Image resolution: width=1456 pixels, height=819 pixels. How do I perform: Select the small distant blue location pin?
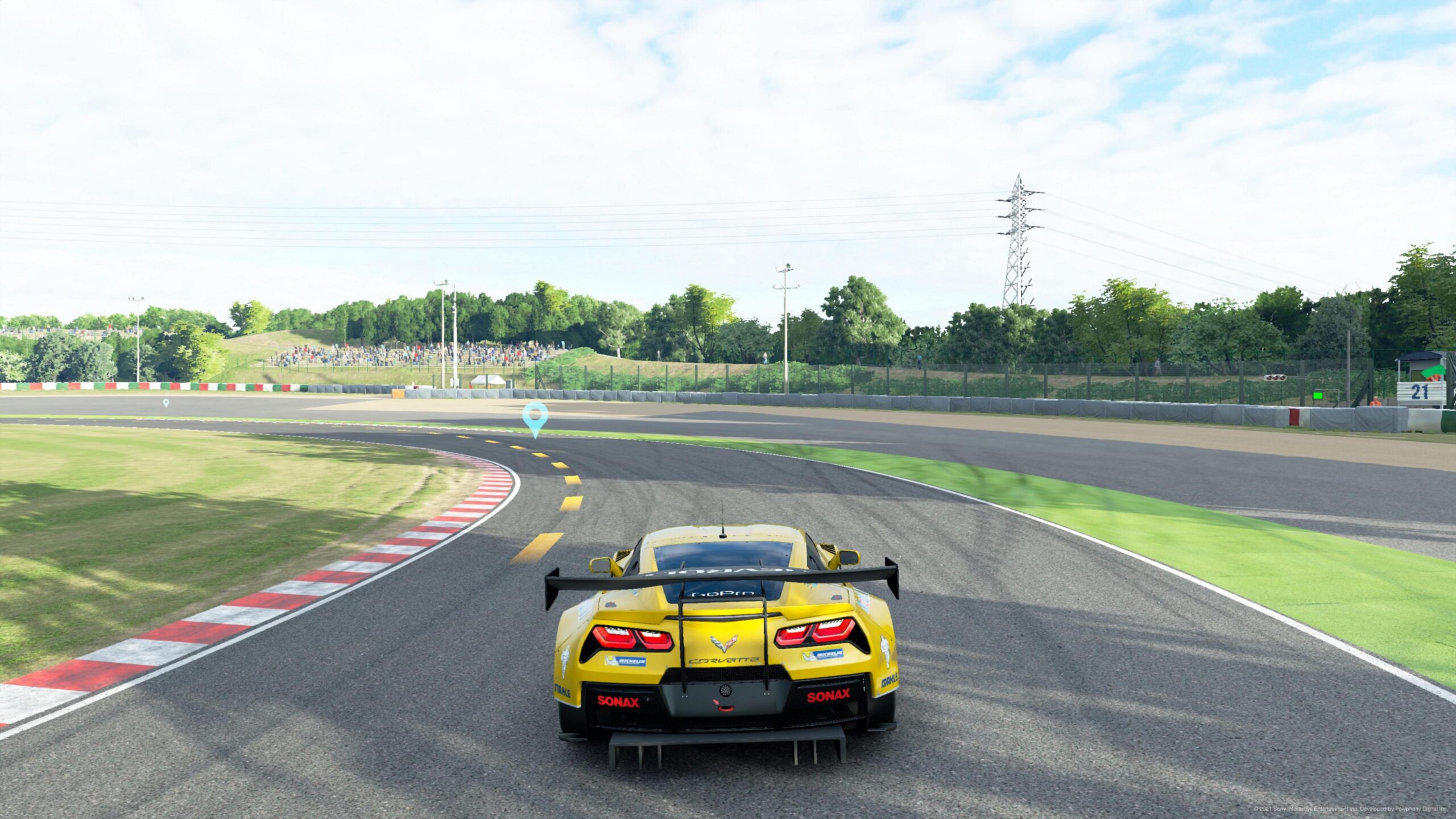tap(166, 403)
